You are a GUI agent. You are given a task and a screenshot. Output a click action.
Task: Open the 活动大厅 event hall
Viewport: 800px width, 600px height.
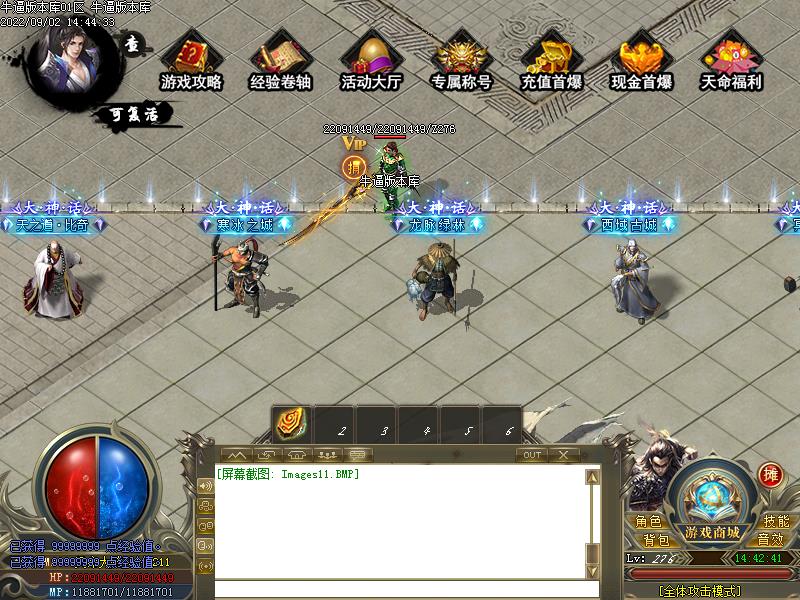click(371, 61)
